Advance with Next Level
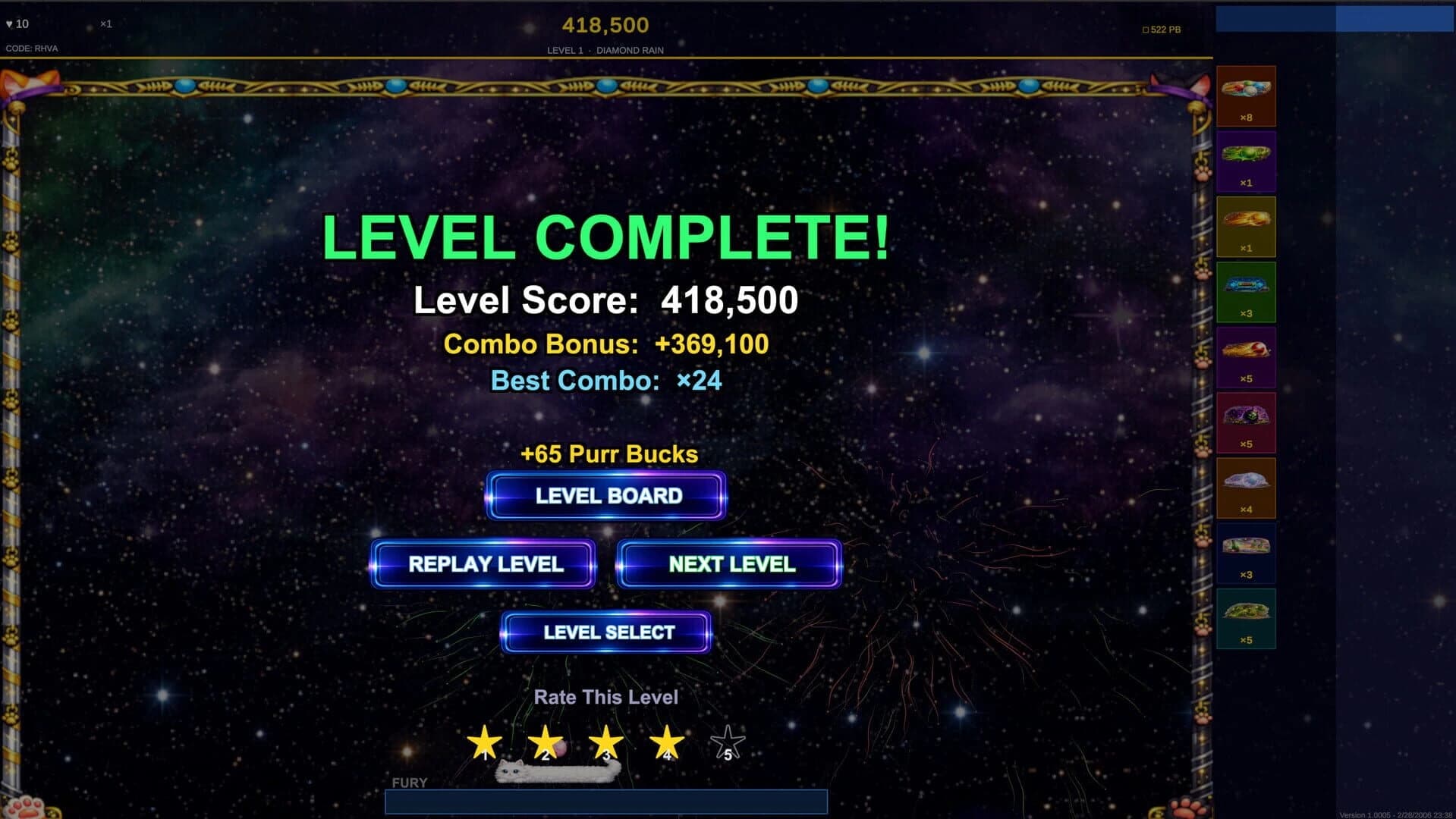Viewport: 1456px width, 819px height. click(x=729, y=564)
